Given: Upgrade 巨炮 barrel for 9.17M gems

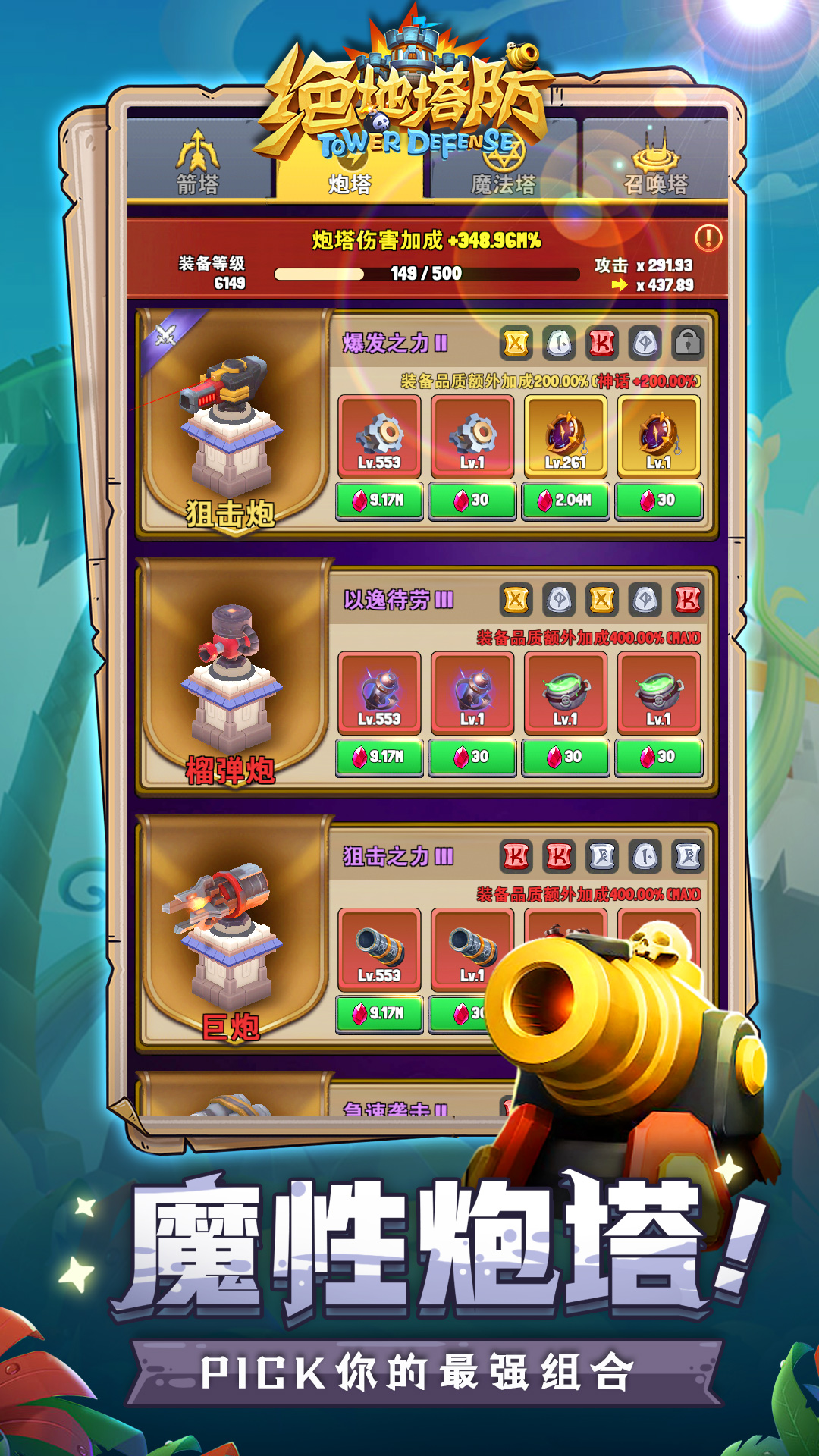Looking at the screenshot, I should 379,1013.
